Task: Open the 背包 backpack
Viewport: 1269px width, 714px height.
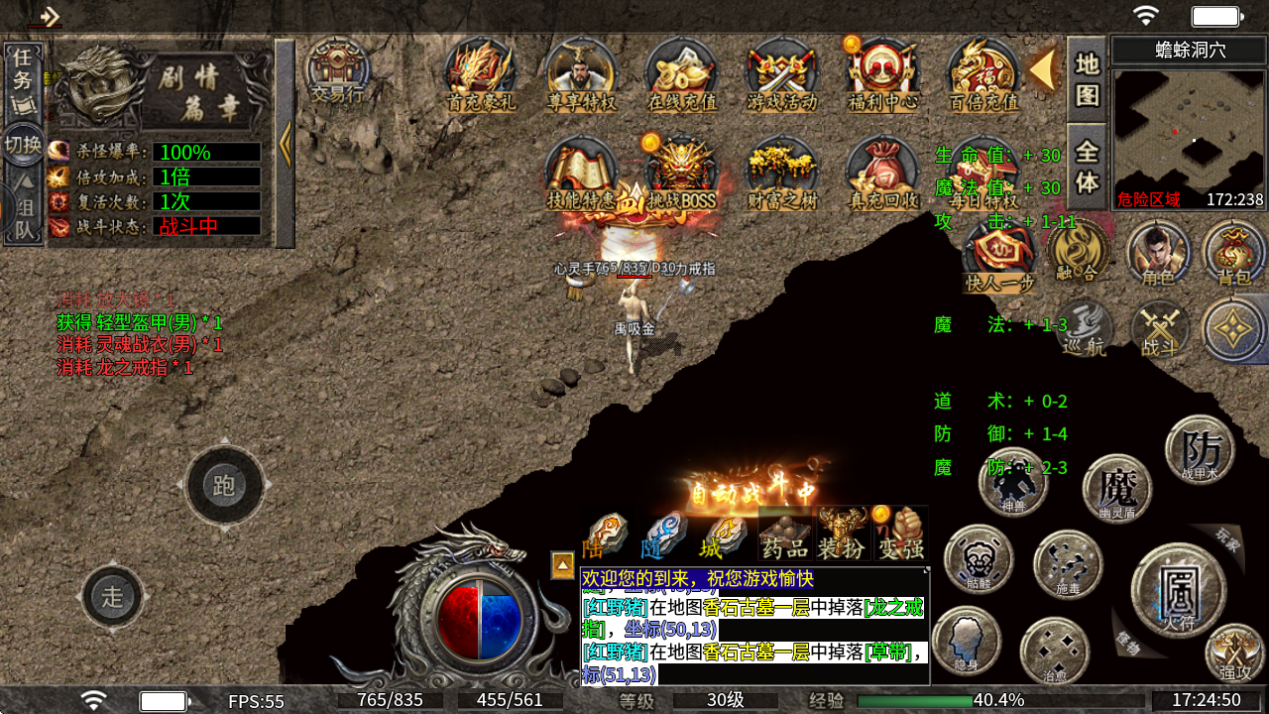Action: 1234,252
